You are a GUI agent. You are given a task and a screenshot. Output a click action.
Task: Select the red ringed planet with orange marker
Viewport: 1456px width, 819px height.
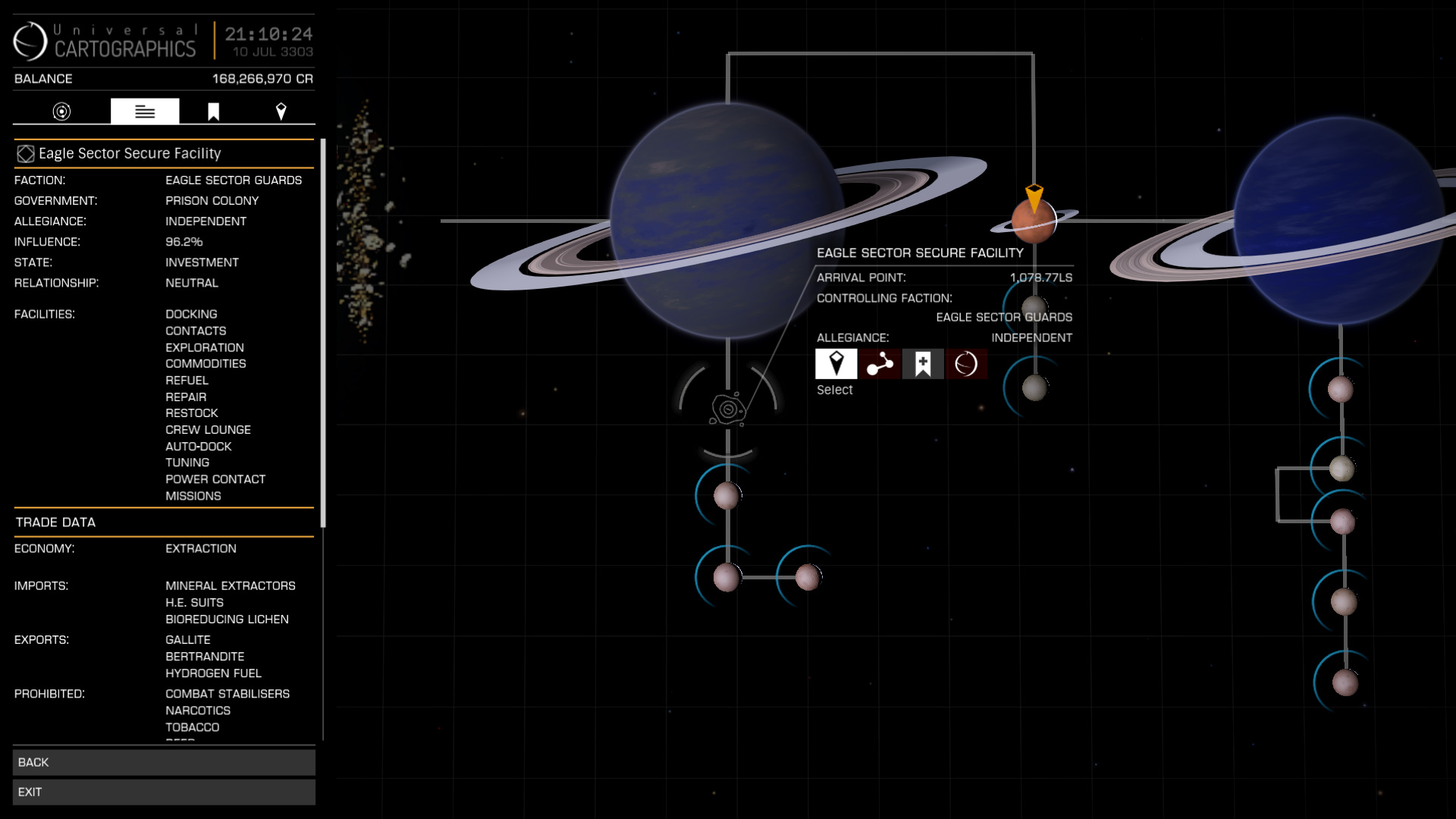pyautogui.click(x=1034, y=221)
